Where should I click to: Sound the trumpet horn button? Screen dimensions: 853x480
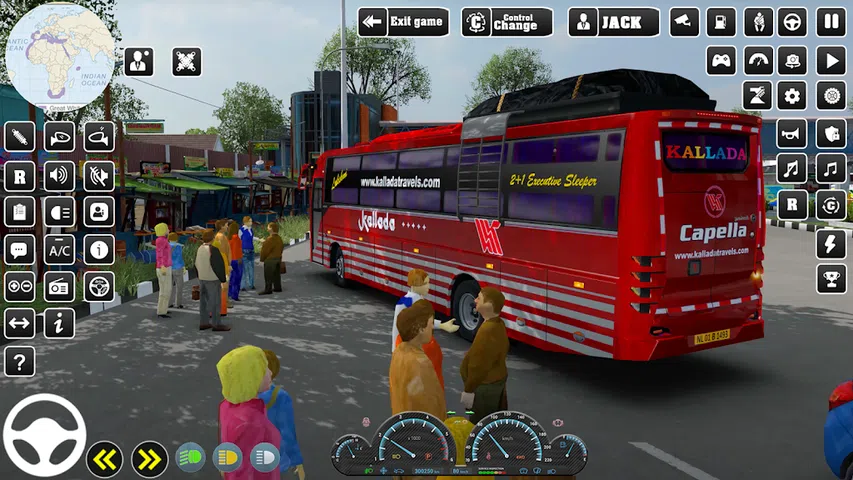point(792,133)
